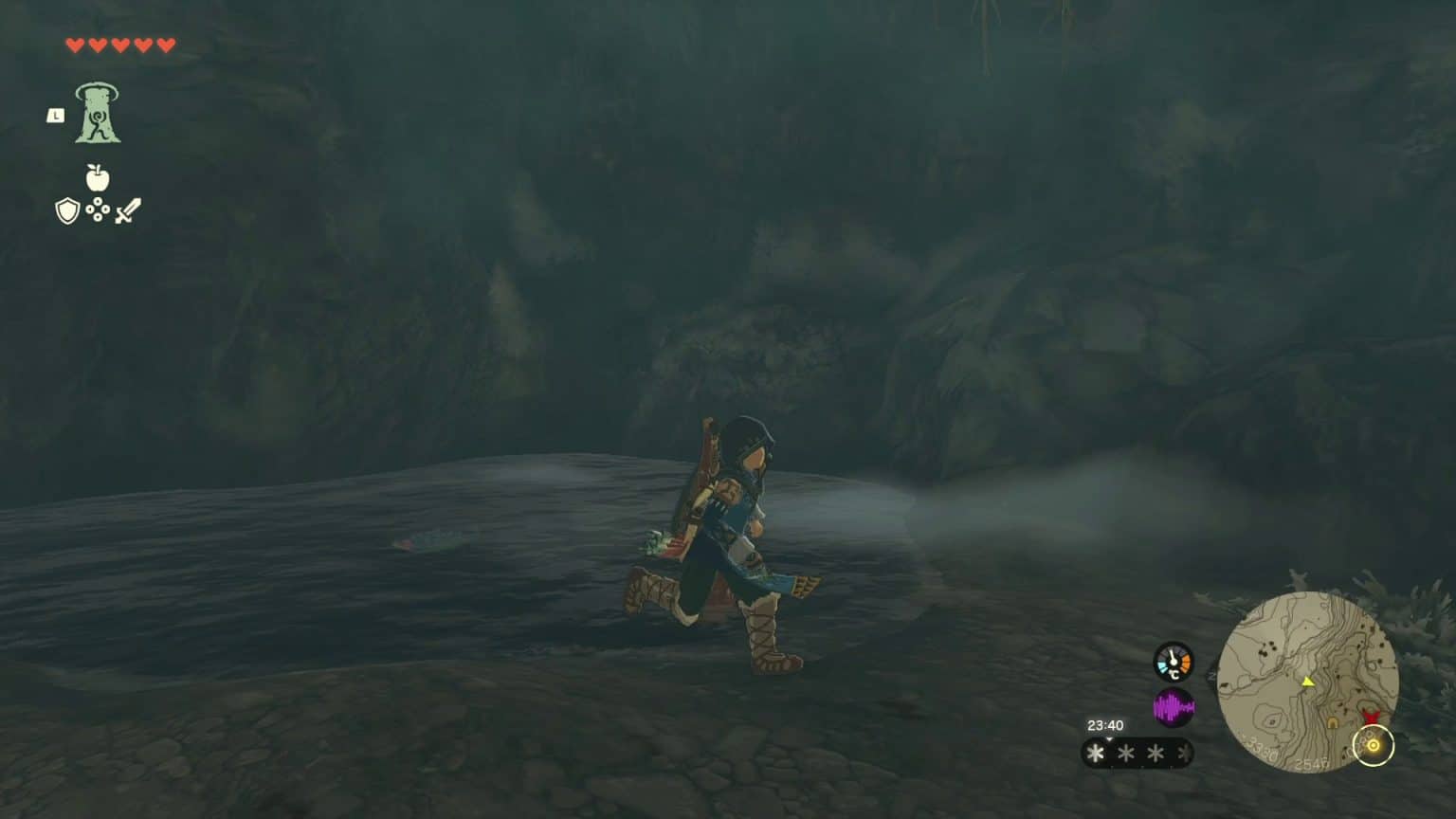
Task: Click the caret above the weather forecast bar
Action: [1109, 740]
